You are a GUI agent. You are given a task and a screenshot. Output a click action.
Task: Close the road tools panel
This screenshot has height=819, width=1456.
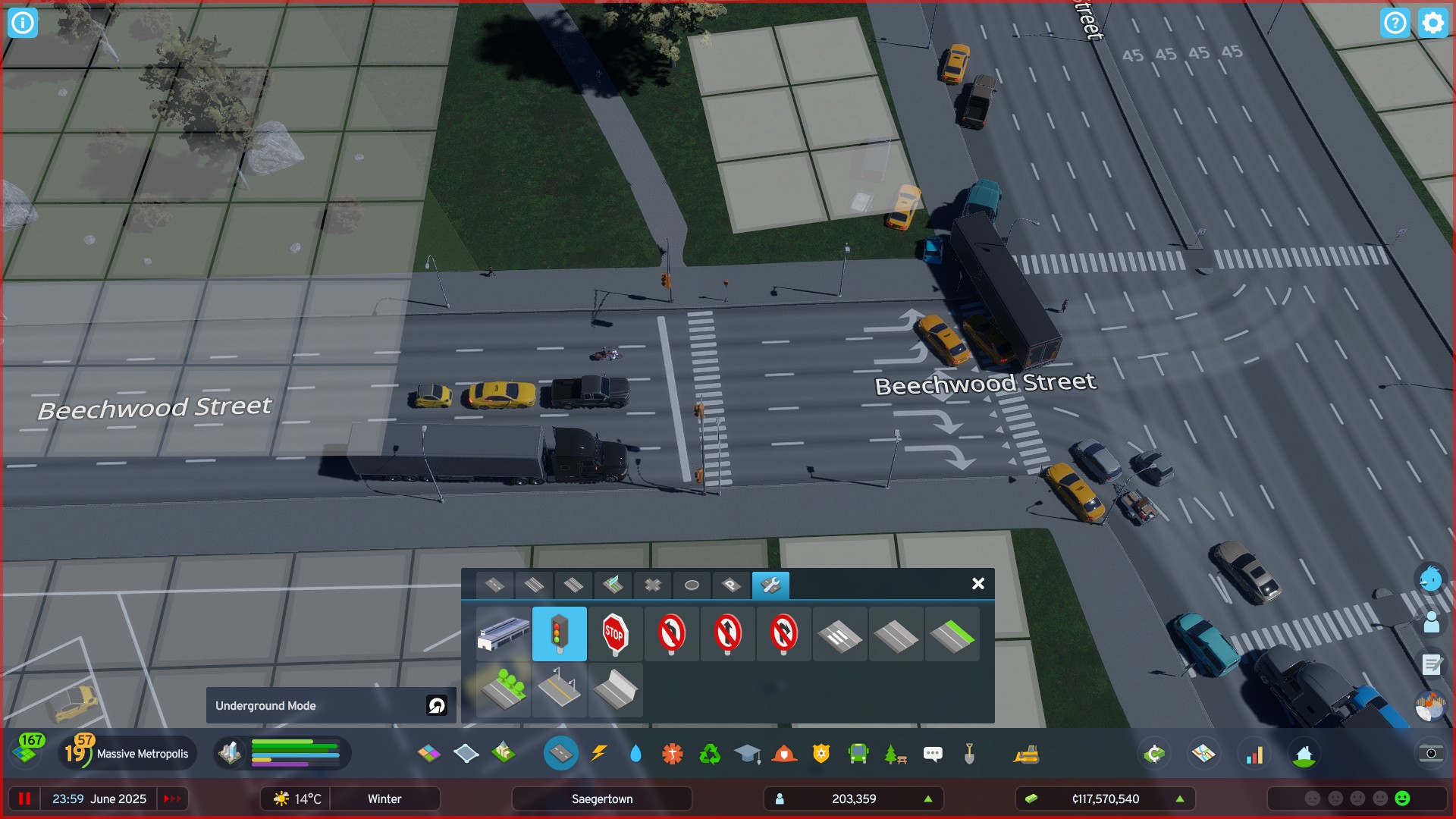click(x=977, y=584)
